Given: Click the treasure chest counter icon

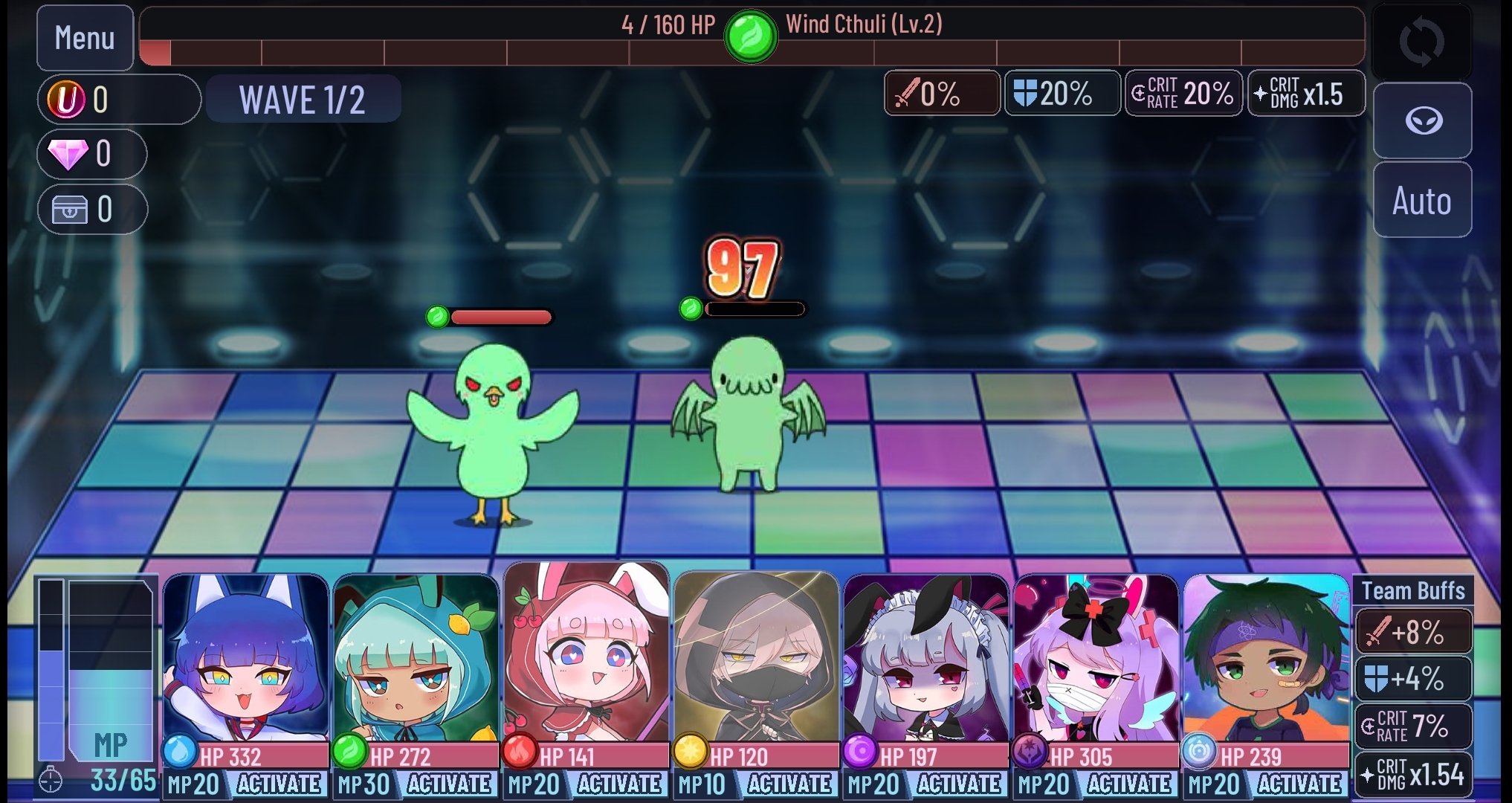Looking at the screenshot, I should 71,209.
